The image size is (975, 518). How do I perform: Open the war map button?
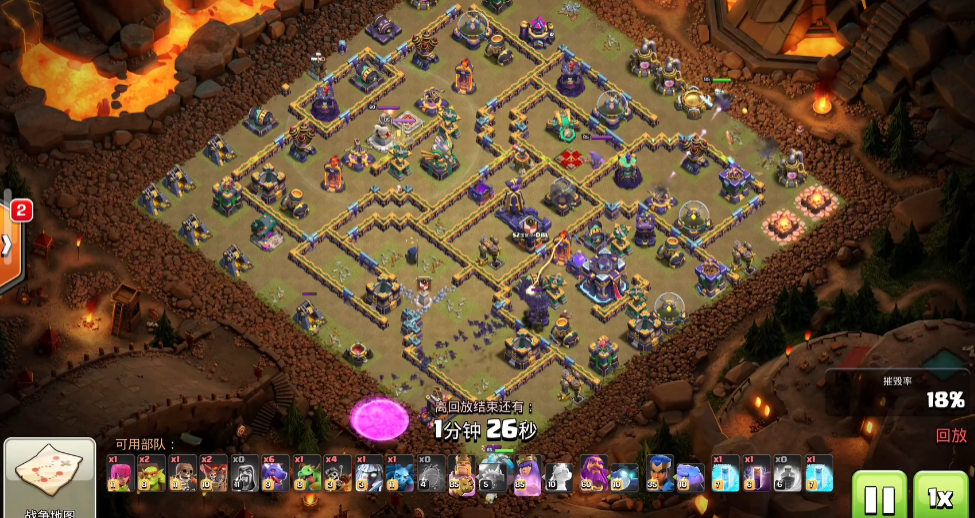pyautogui.click(x=49, y=478)
